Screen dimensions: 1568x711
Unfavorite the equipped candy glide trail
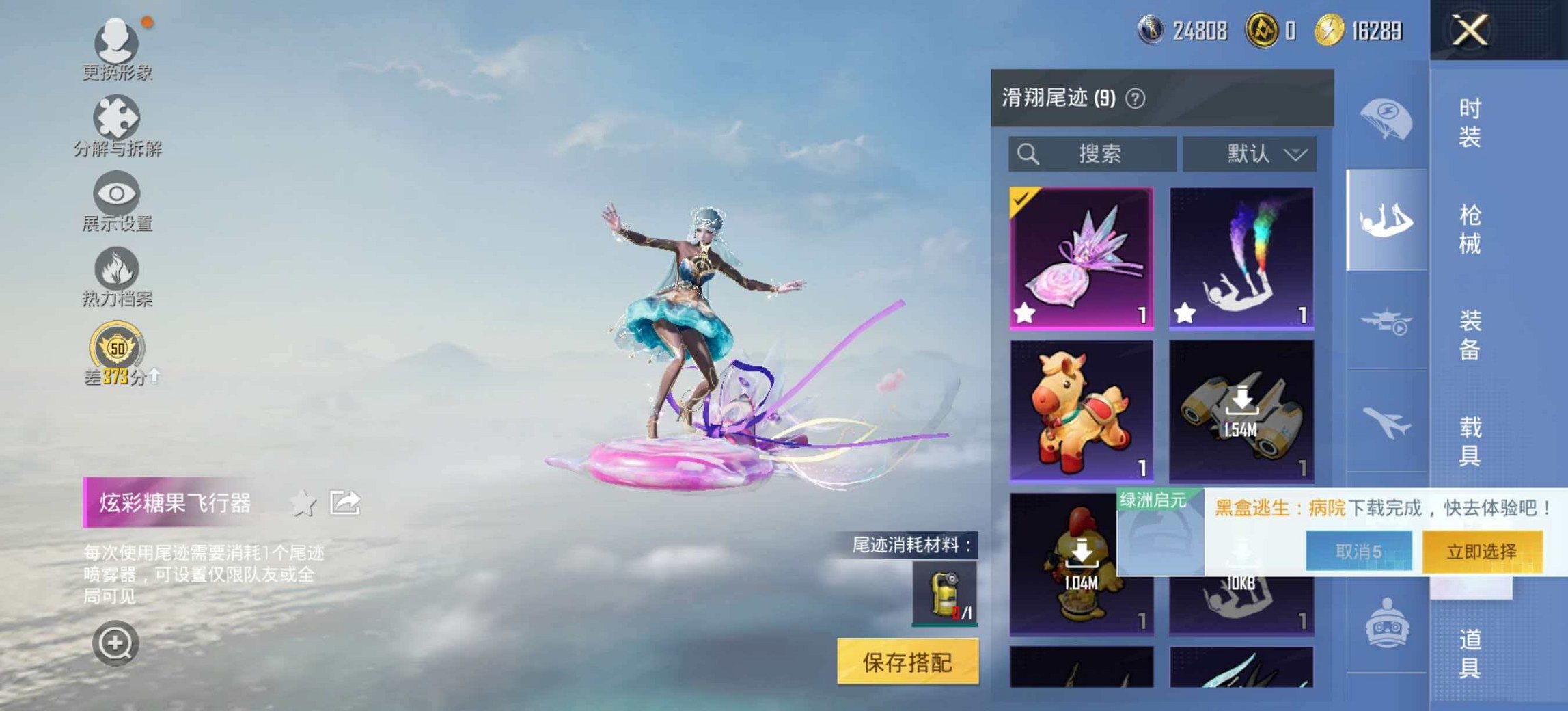tap(1024, 314)
